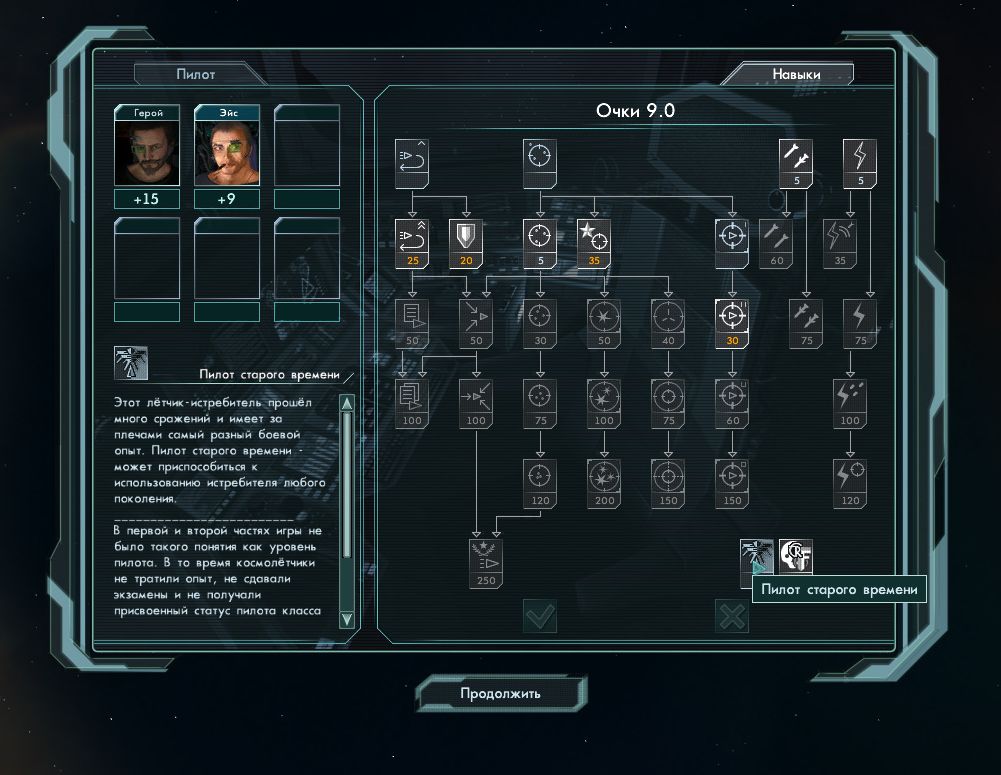This screenshot has height=775, width=1001.
Task: Select the head profile perk icon
Action: tap(796, 557)
